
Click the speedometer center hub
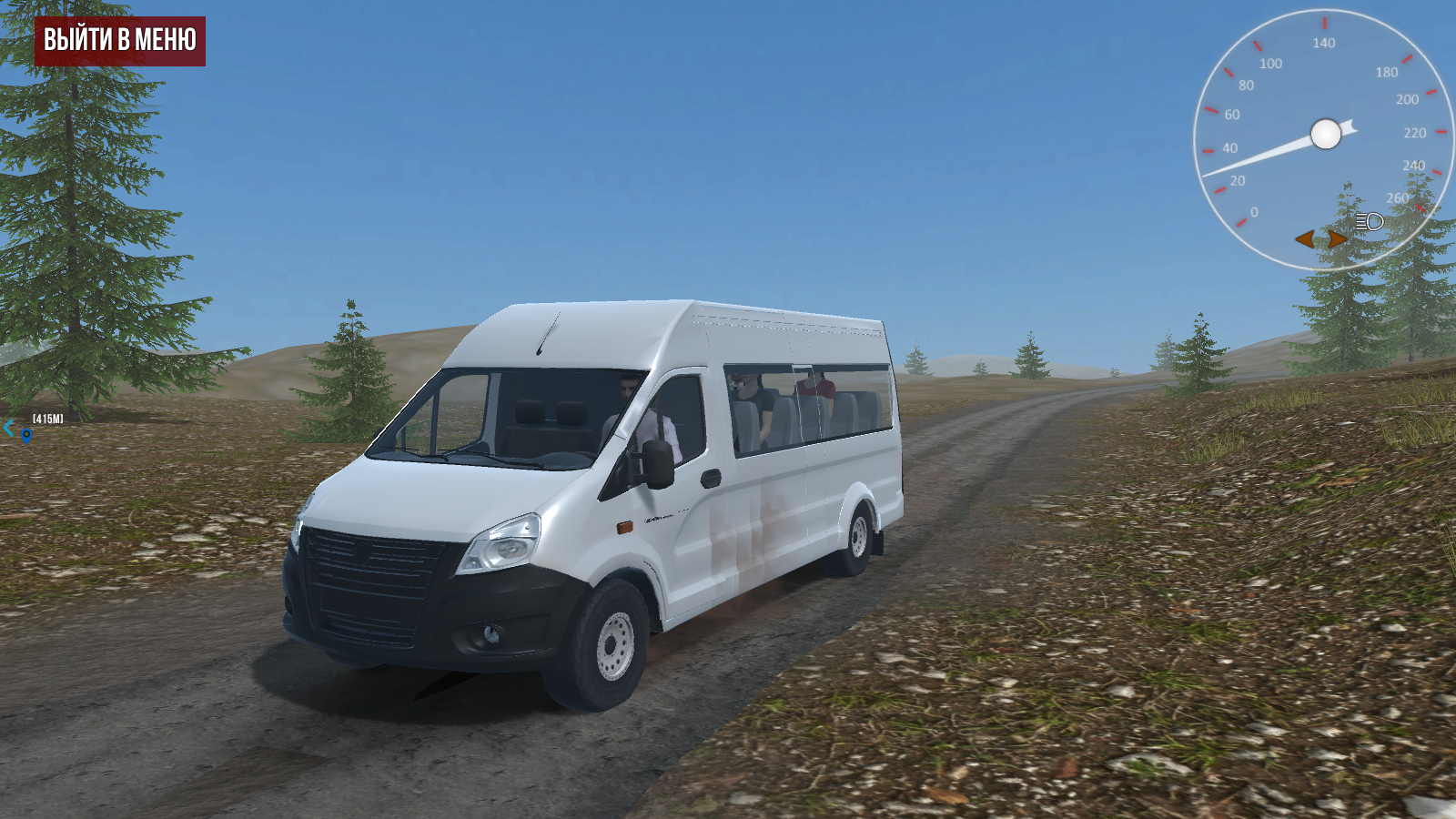pos(1324,135)
